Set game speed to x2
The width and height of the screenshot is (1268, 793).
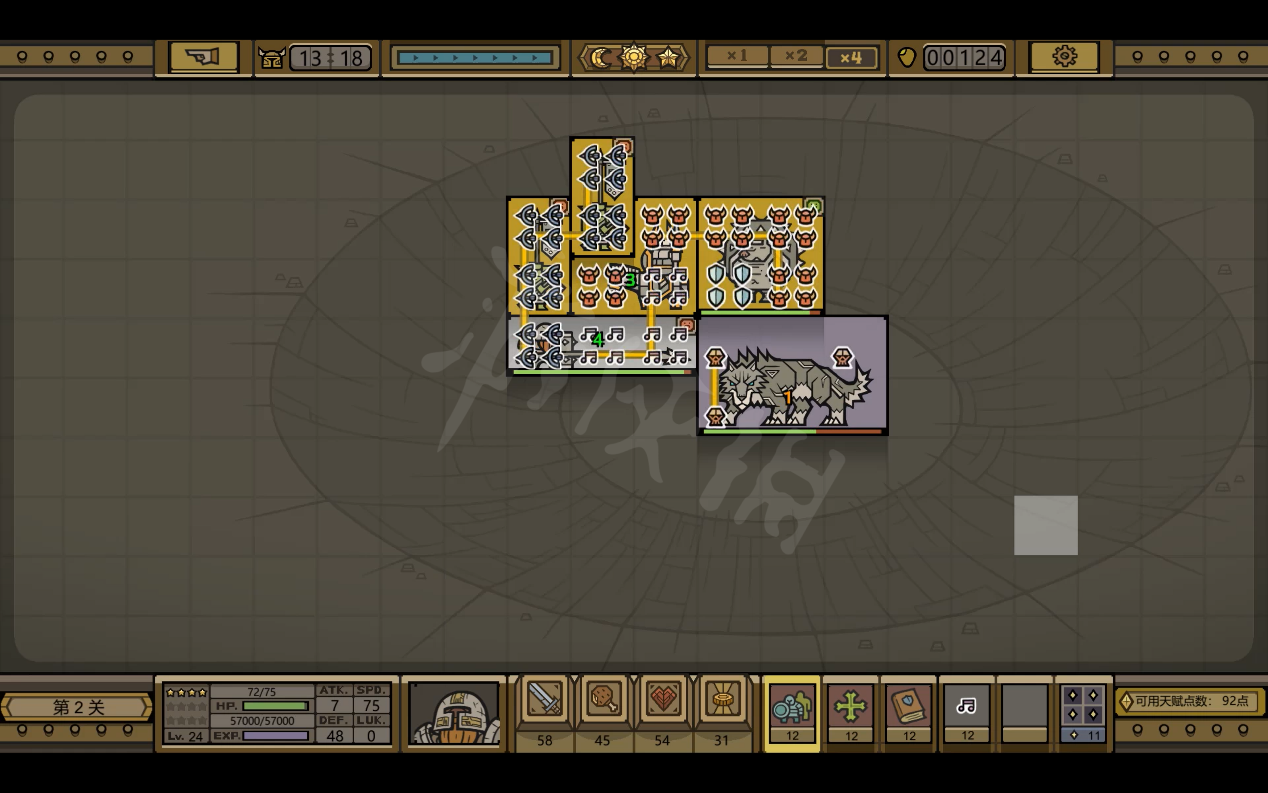coord(796,57)
